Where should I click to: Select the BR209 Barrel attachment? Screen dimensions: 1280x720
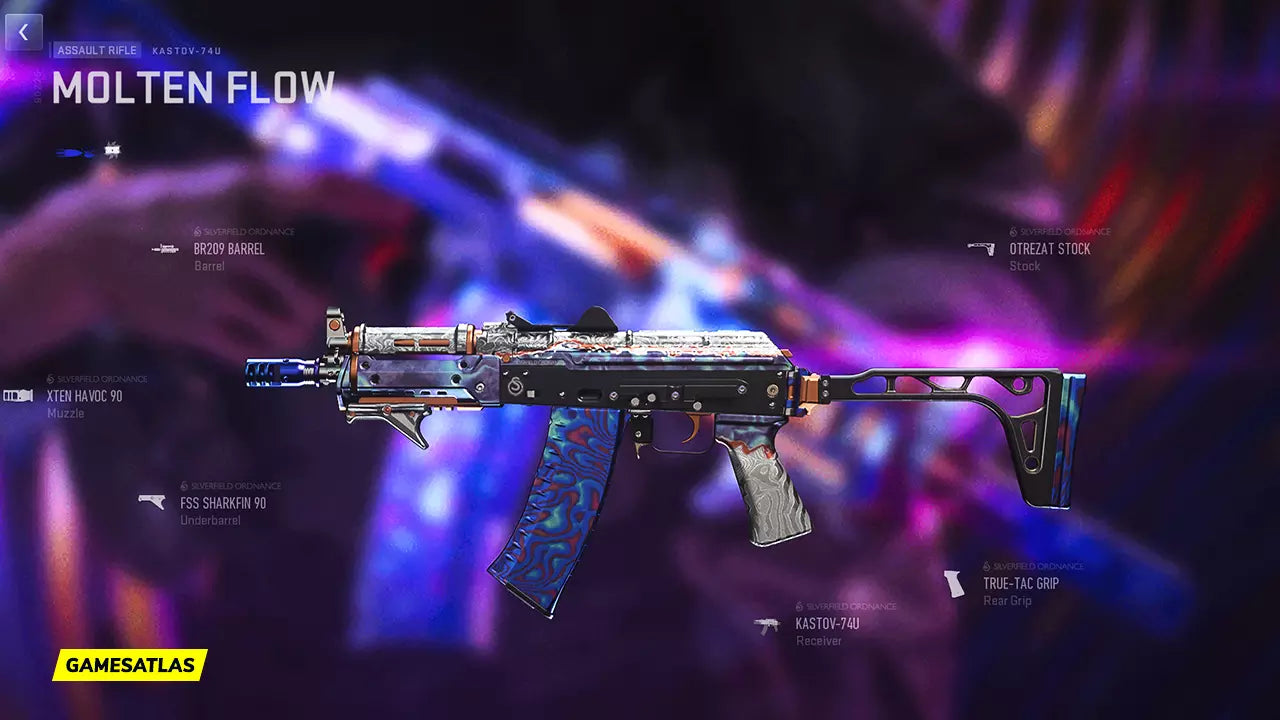[228, 249]
